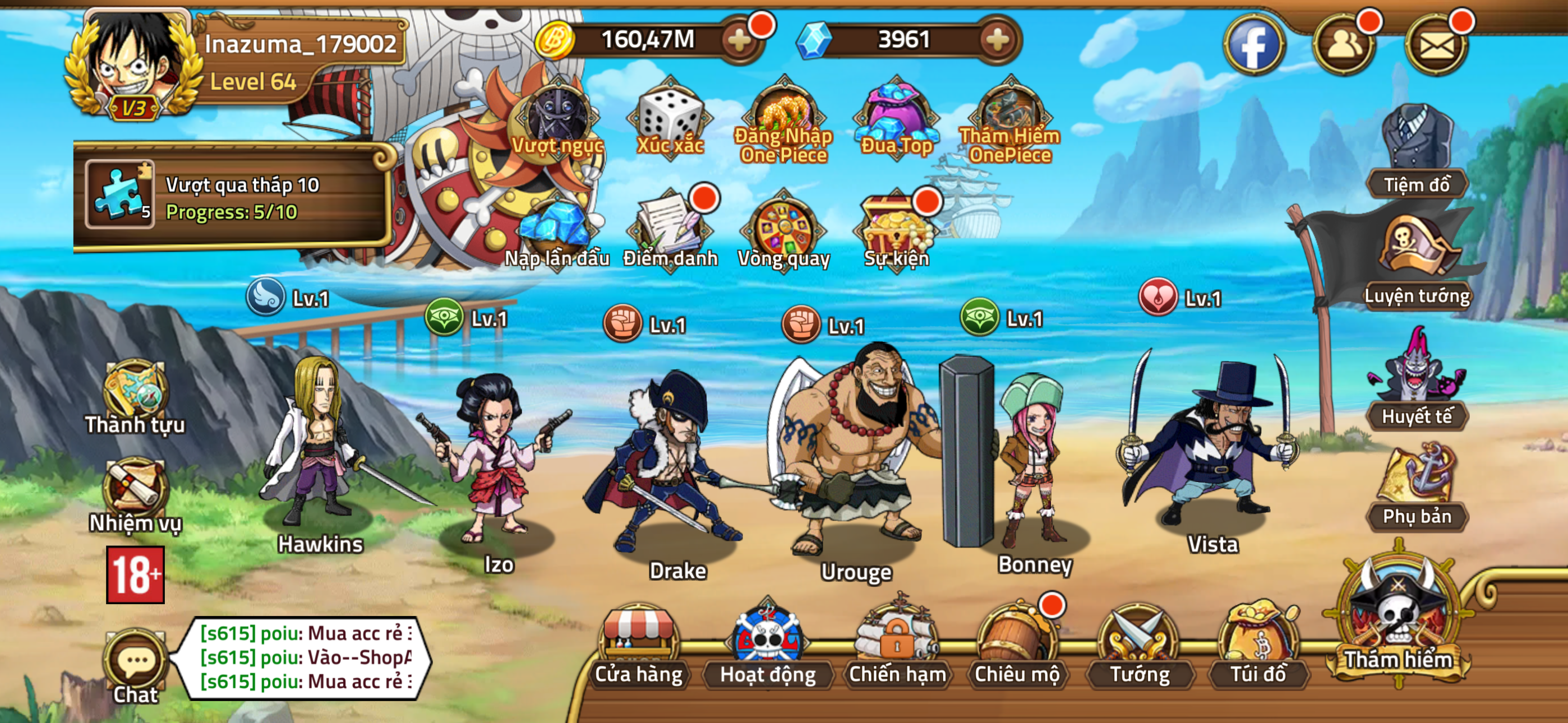Open Luyện tướng hero training
The image size is (1568, 723).
pyautogui.click(x=1418, y=262)
